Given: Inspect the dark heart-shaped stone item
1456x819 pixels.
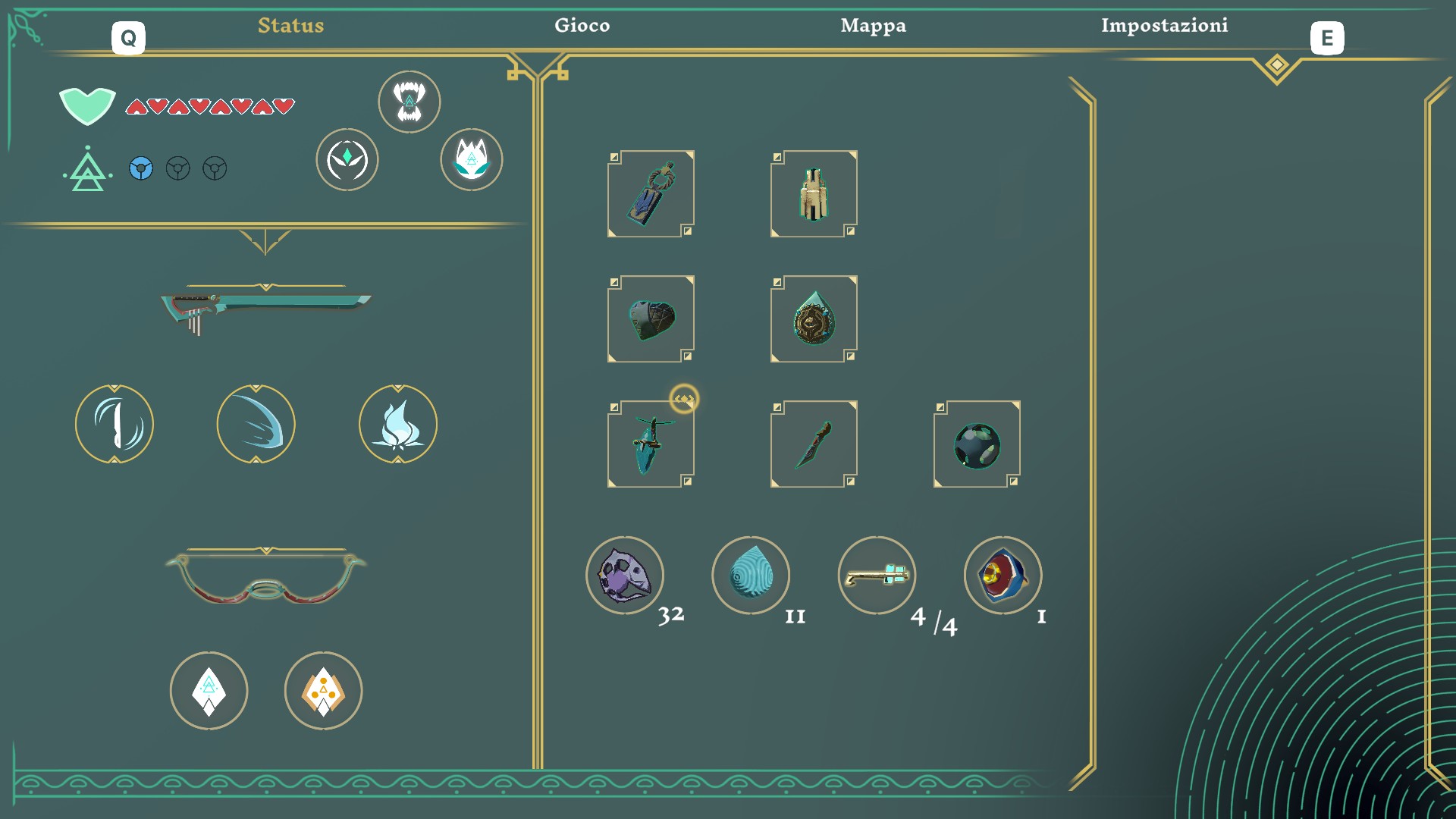Looking at the screenshot, I should click(651, 319).
